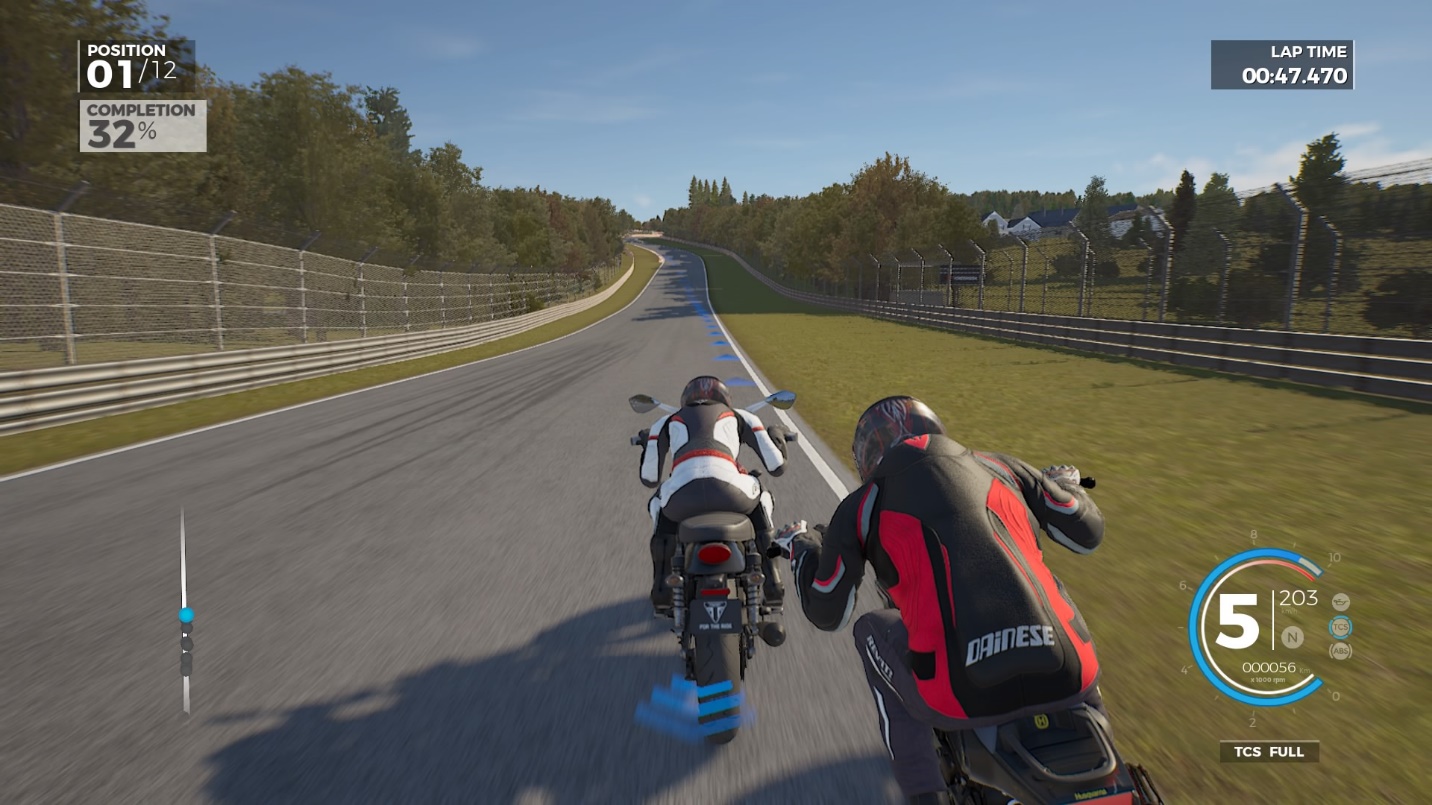
Task: Click the ABS indicator icon
Action: coord(1340,651)
